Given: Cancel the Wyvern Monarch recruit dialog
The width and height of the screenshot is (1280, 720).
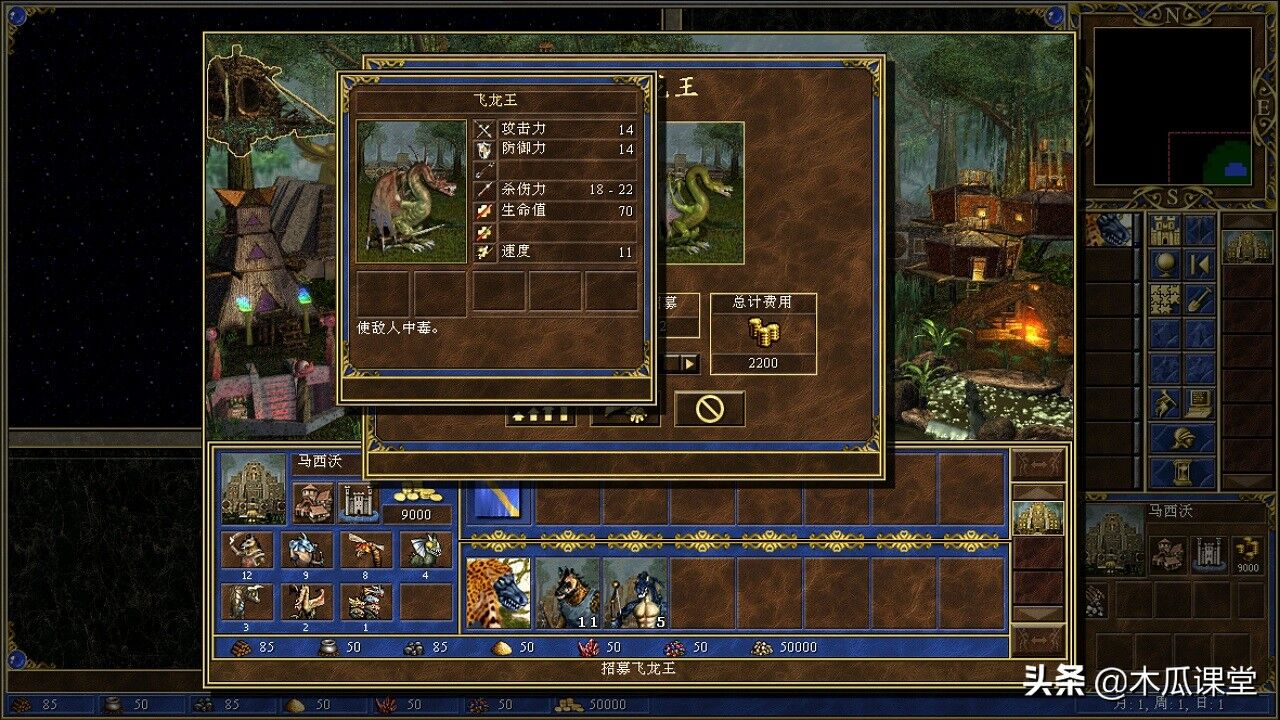Looking at the screenshot, I should 709,408.
